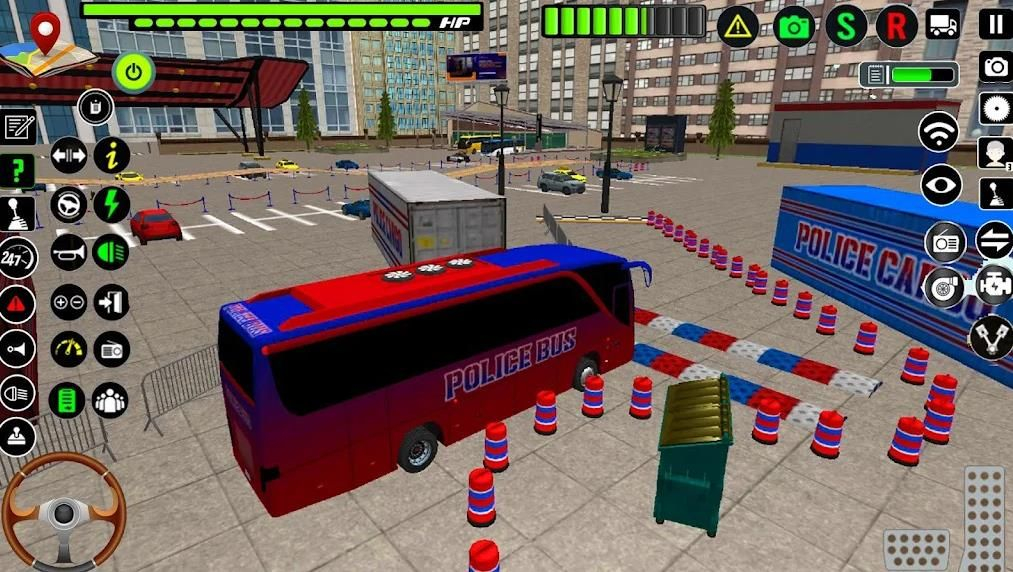Toggle the green power button
The height and width of the screenshot is (572, 1013).
[133, 71]
